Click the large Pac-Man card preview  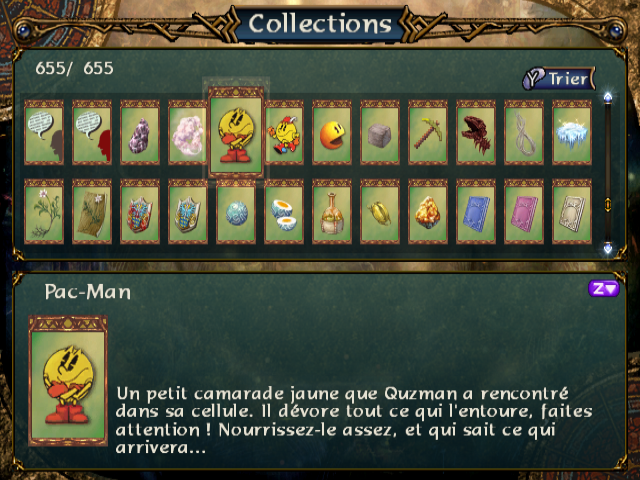click(x=67, y=381)
